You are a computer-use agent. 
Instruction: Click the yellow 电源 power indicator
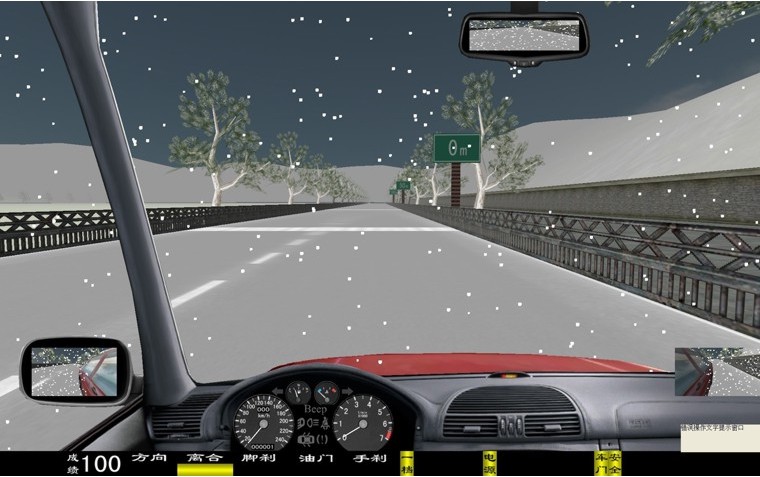489,463
